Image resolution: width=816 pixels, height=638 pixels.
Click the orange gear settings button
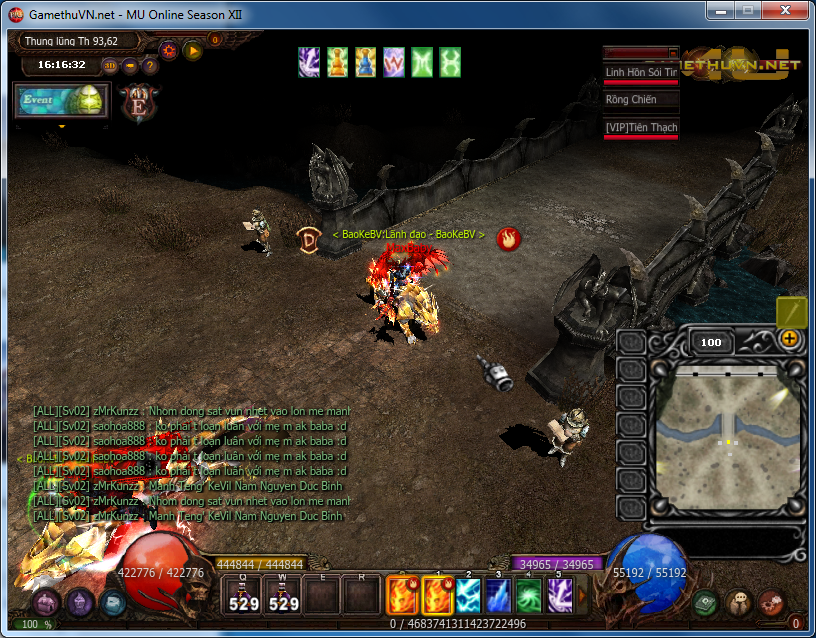pos(169,48)
